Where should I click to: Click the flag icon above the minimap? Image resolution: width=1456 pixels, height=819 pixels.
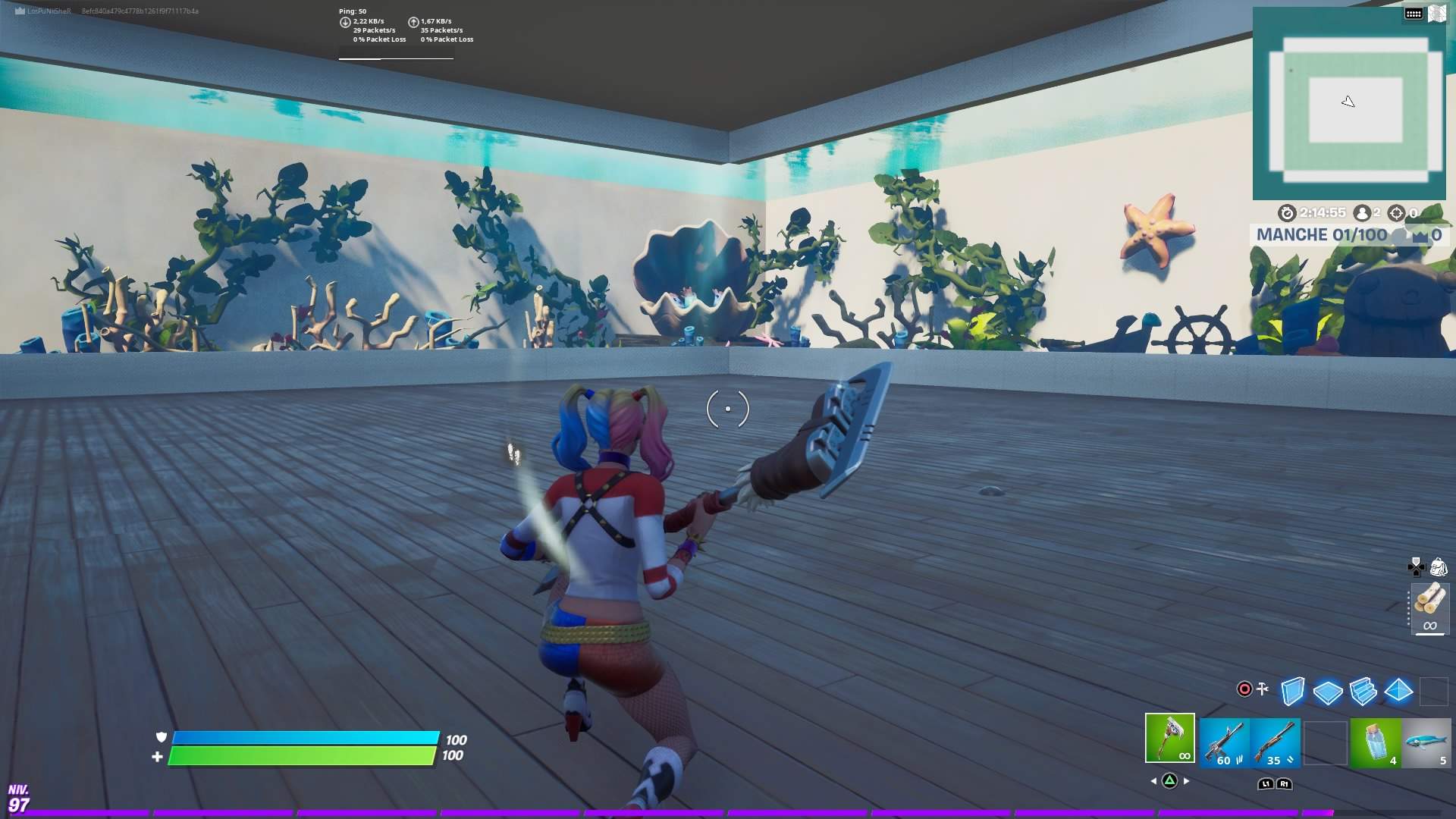[1438, 13]
